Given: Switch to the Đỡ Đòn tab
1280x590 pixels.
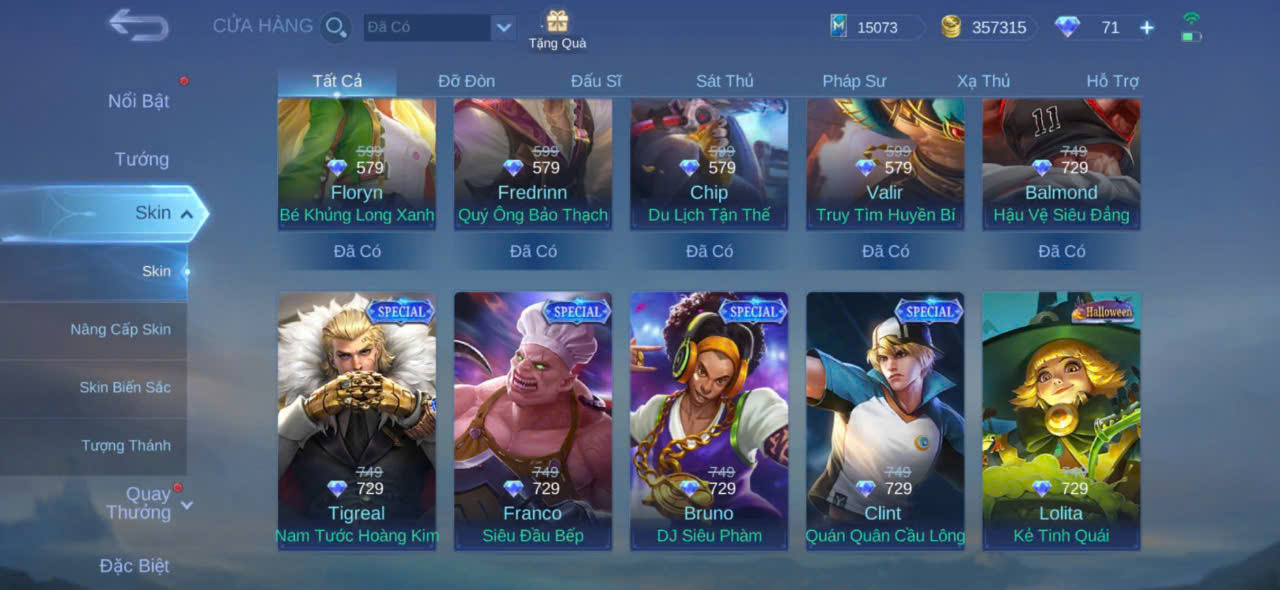Looking at the screenshot, I should coord(466,81).
